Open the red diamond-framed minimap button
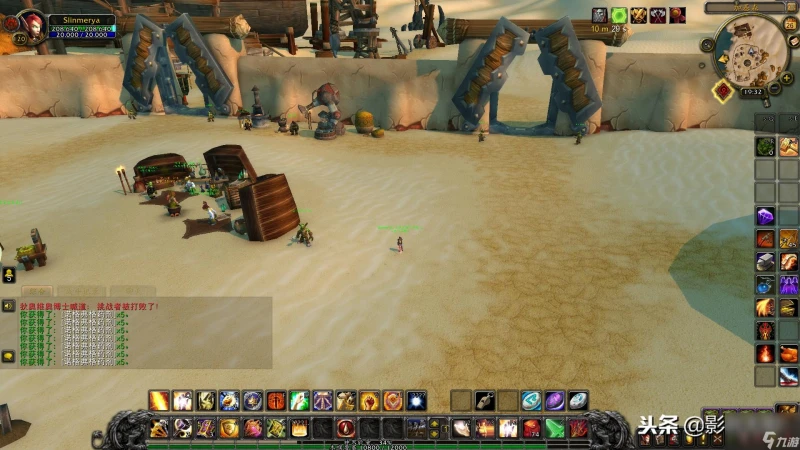800x450 pixels. 721,90
